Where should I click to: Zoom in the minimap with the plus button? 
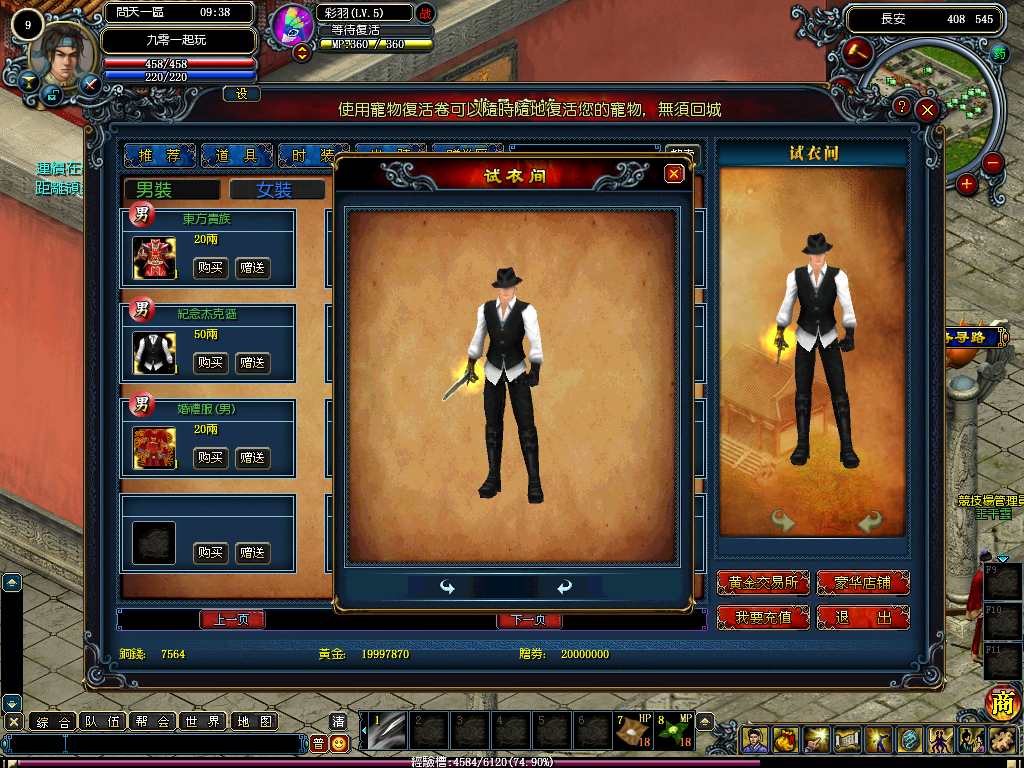(966, 184)
